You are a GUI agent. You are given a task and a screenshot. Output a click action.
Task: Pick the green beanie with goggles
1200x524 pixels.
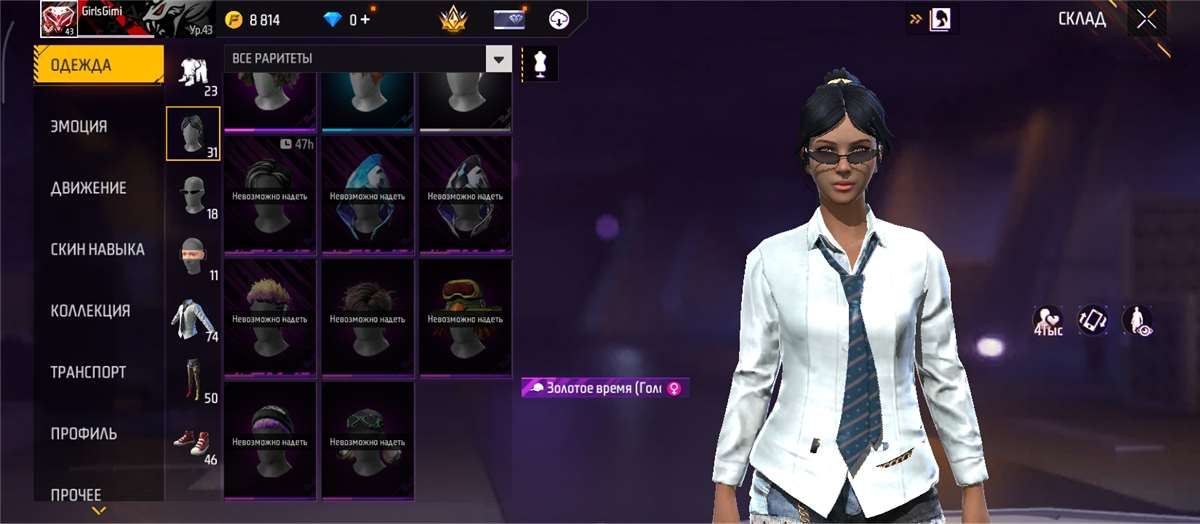coord(465,316)
